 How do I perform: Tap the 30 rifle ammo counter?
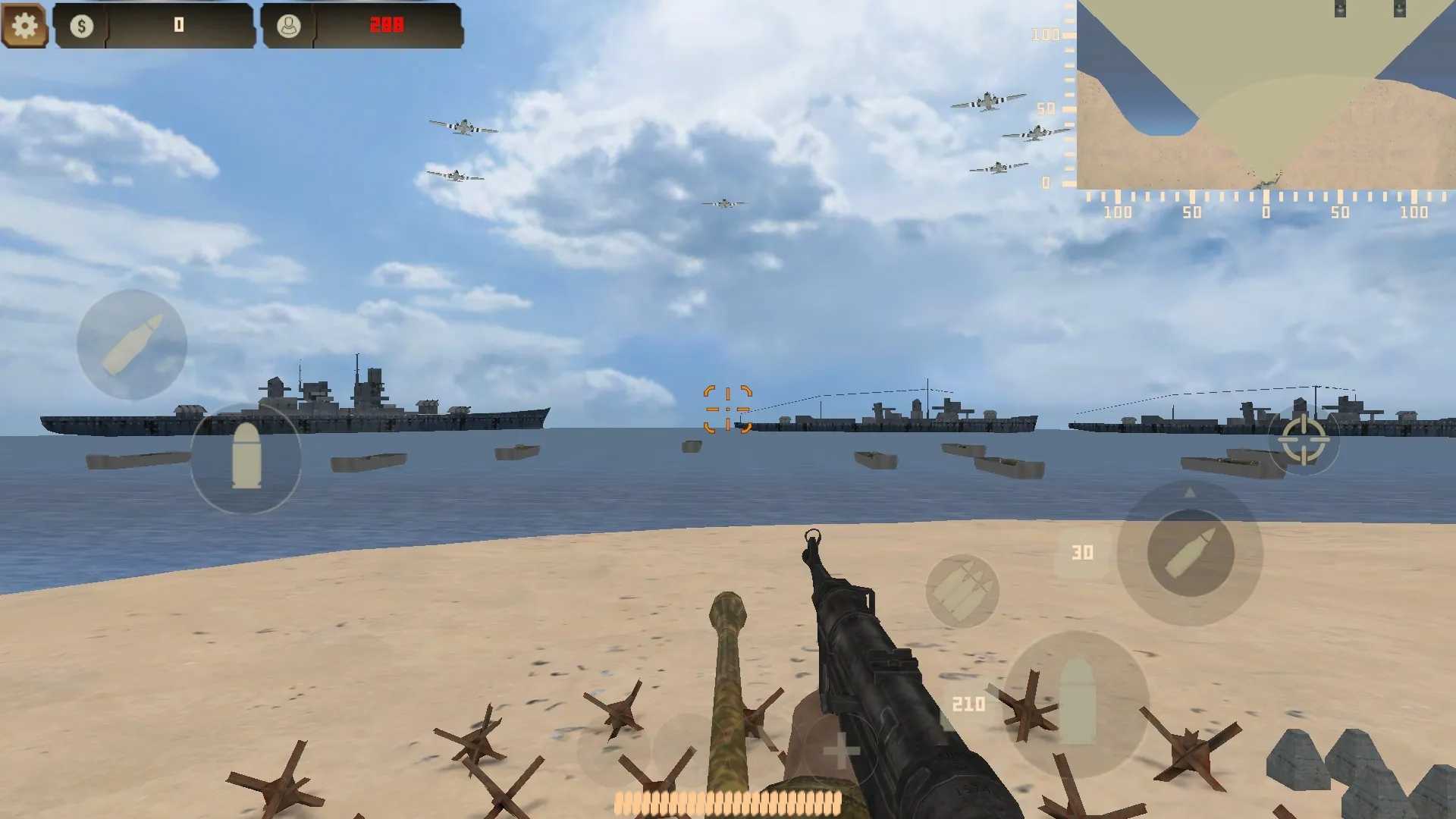pos(1082,552)
